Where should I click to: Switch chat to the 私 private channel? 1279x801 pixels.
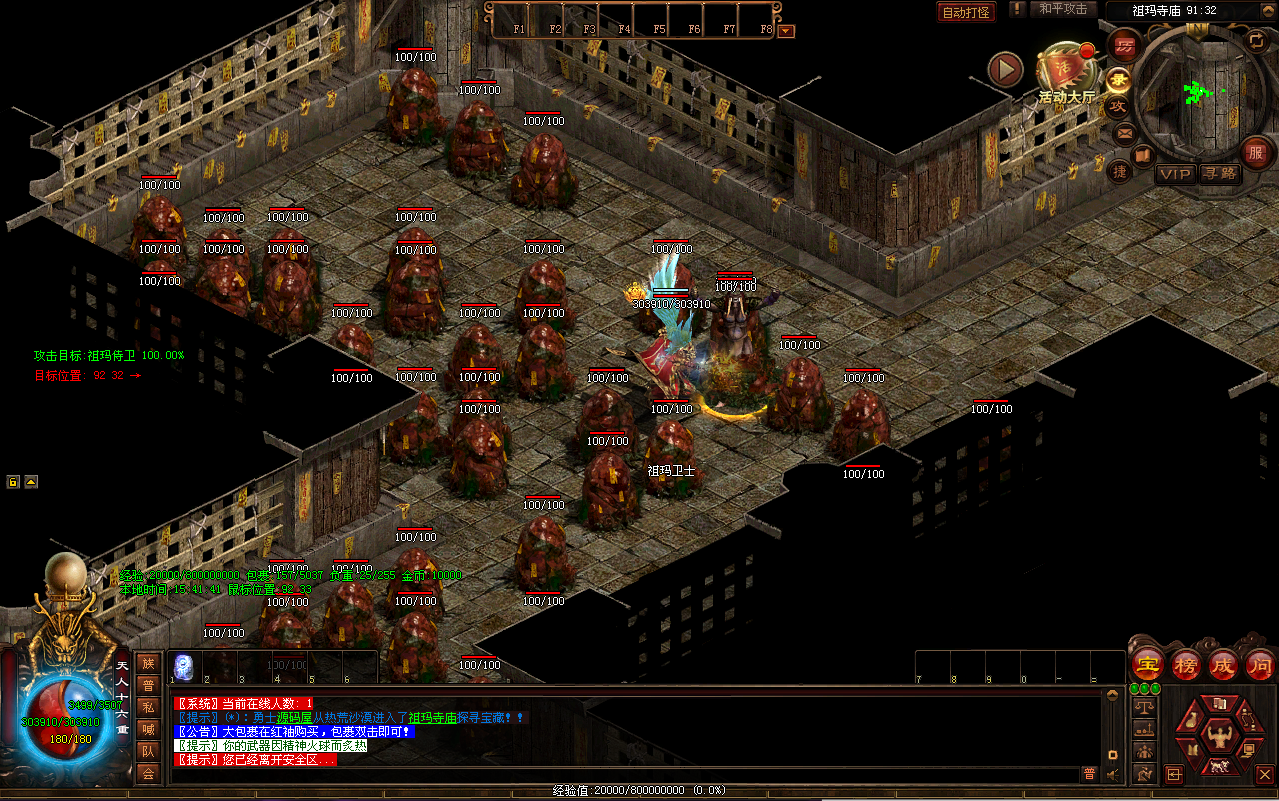(x=148, y=706)
